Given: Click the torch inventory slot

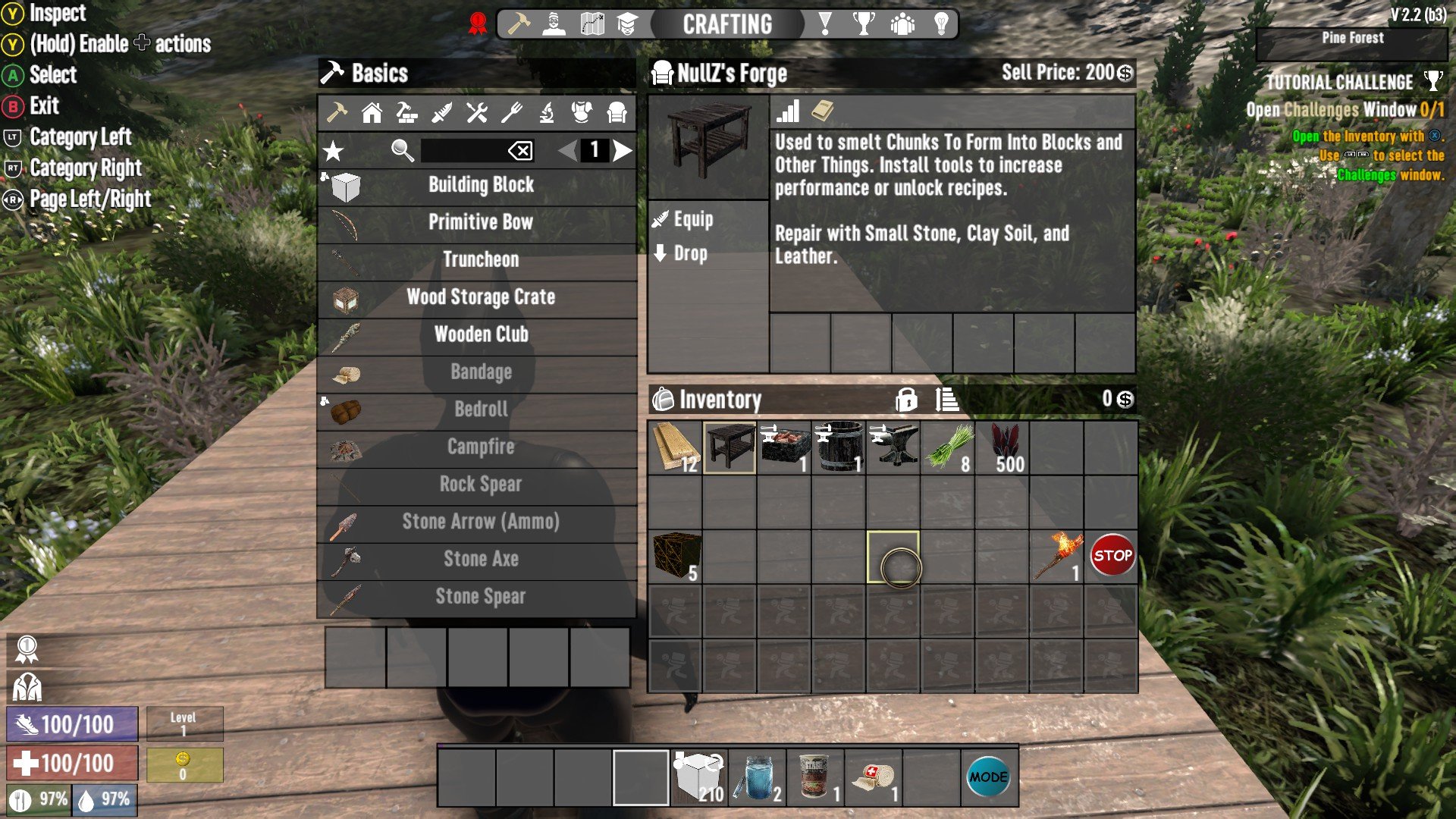Looking at the screenshot, I should pyautogui.click(x=1057, y=557).
